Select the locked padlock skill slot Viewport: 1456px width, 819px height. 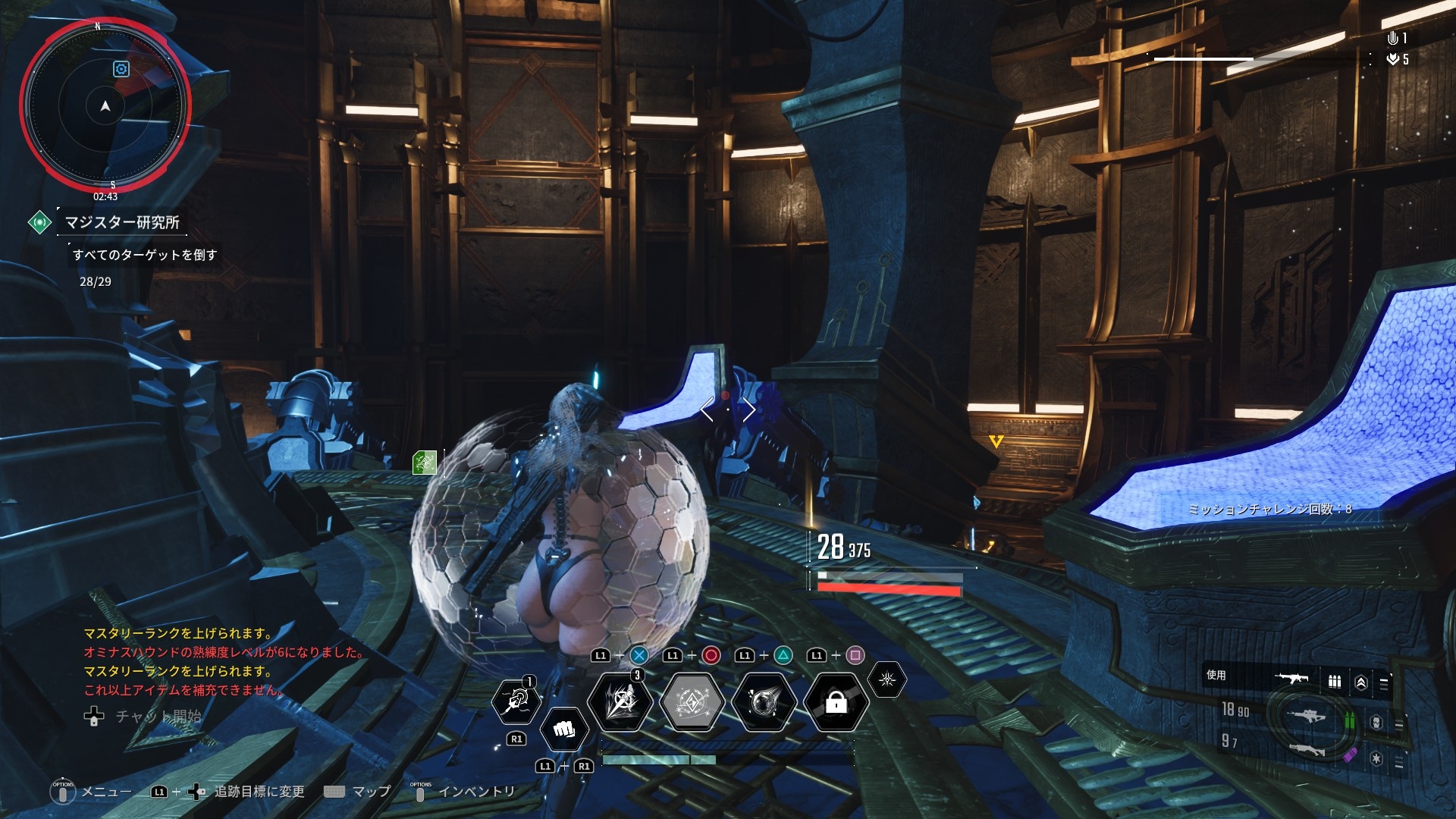[836, 703]
